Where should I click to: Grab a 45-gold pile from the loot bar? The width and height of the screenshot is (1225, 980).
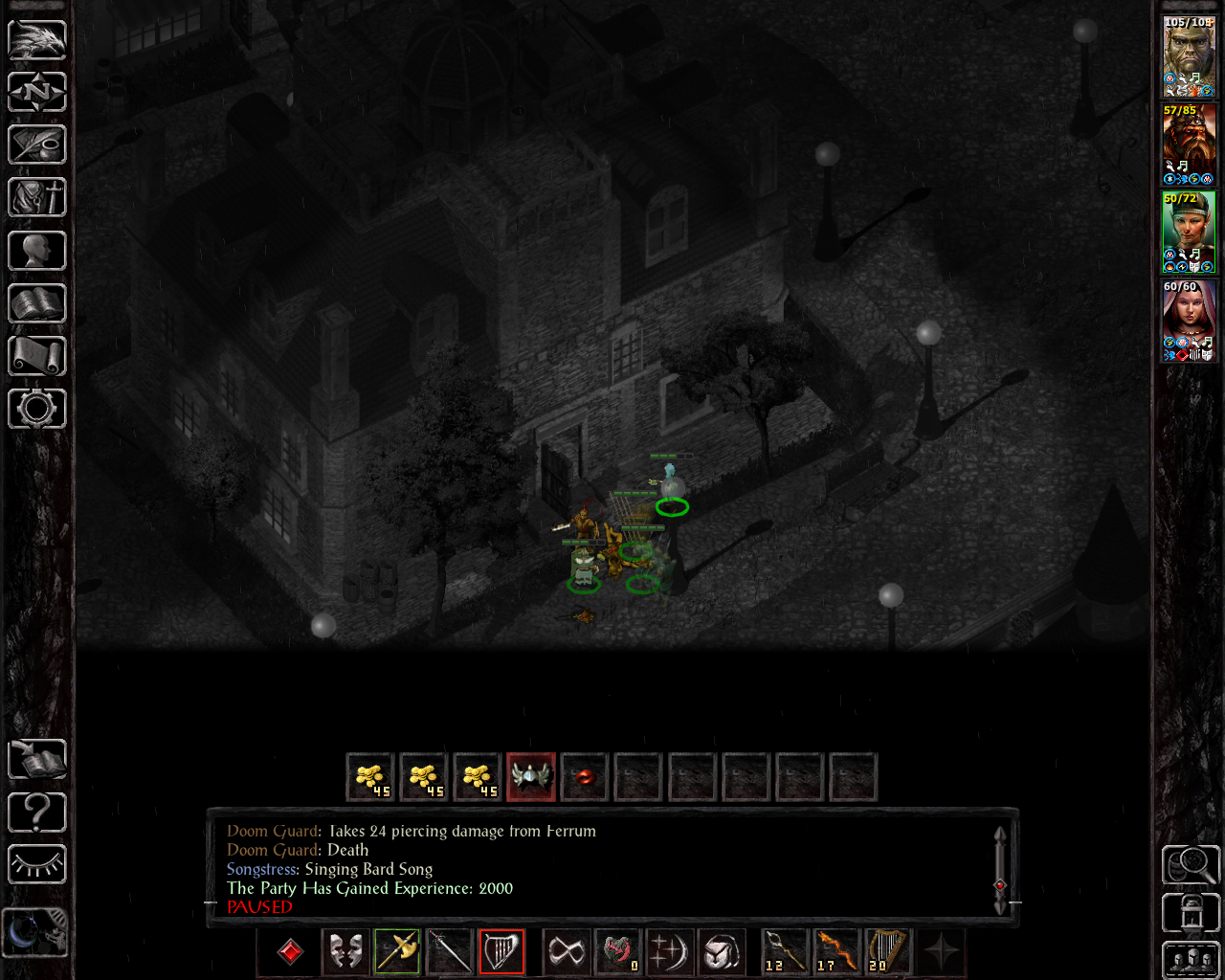point(370,777)
